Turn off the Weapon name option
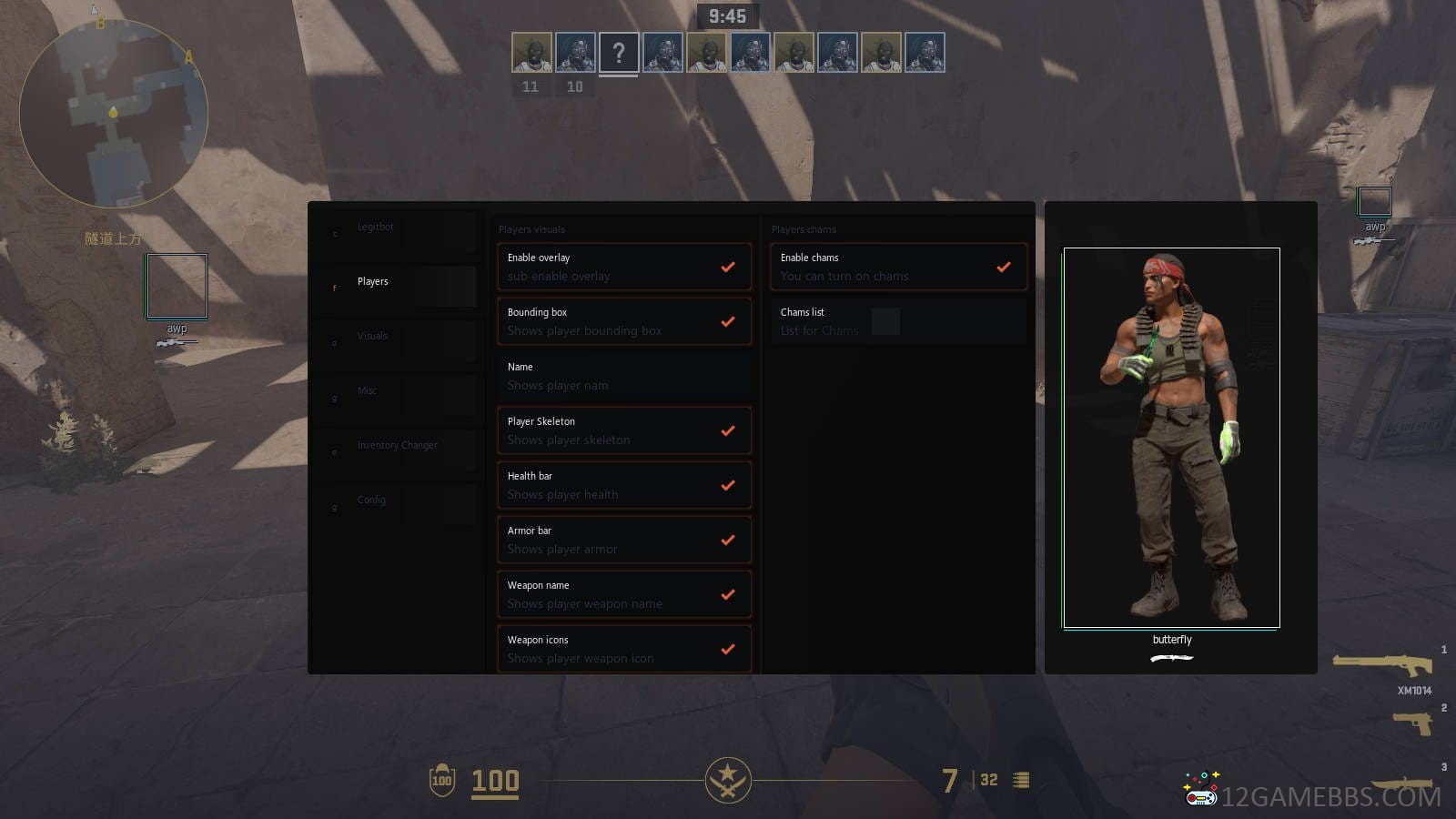This screenshot has height=819, width=1456. click(x=727, y=595)
